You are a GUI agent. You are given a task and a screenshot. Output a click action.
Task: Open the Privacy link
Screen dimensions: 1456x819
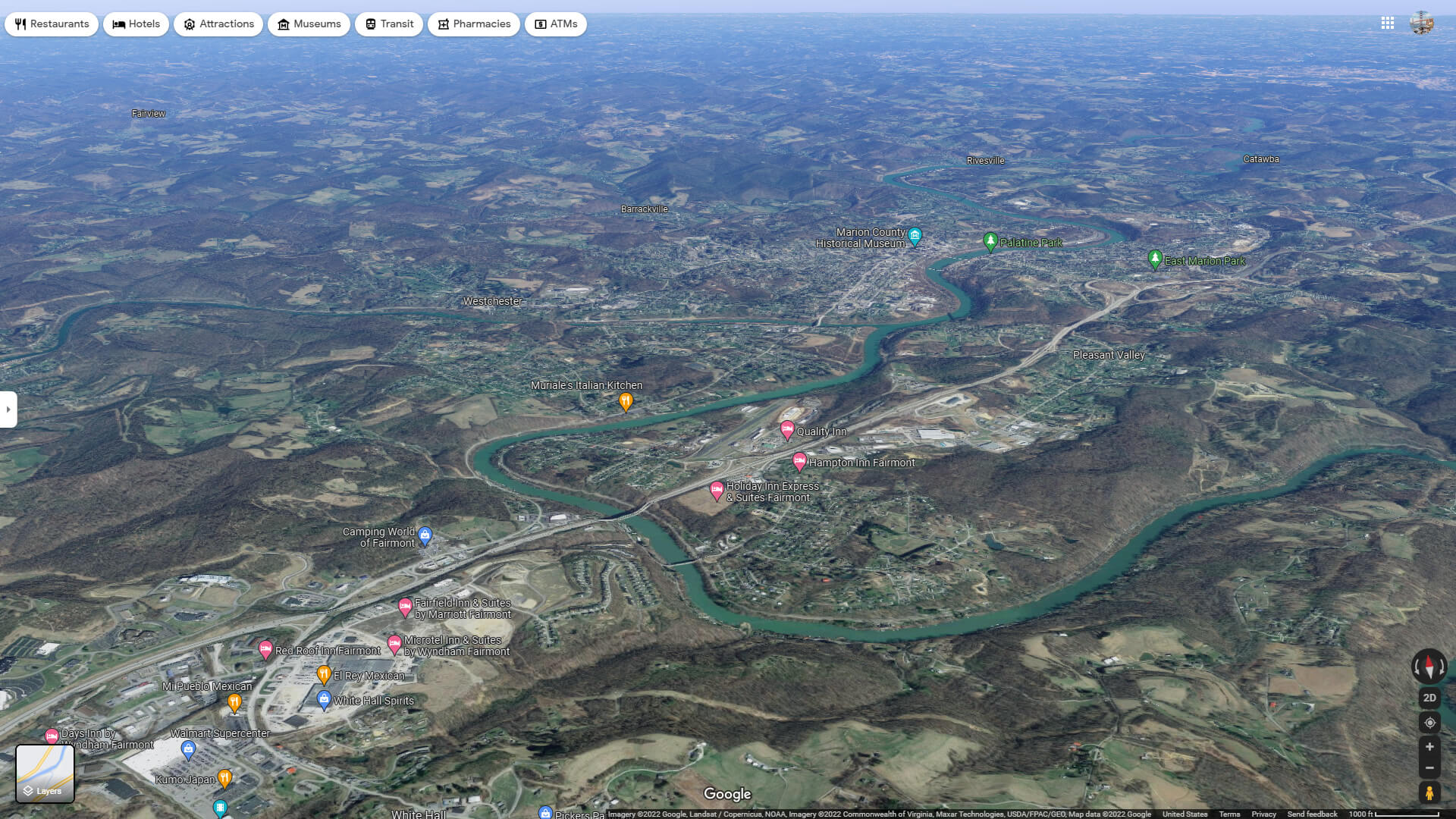point(1263,814)
